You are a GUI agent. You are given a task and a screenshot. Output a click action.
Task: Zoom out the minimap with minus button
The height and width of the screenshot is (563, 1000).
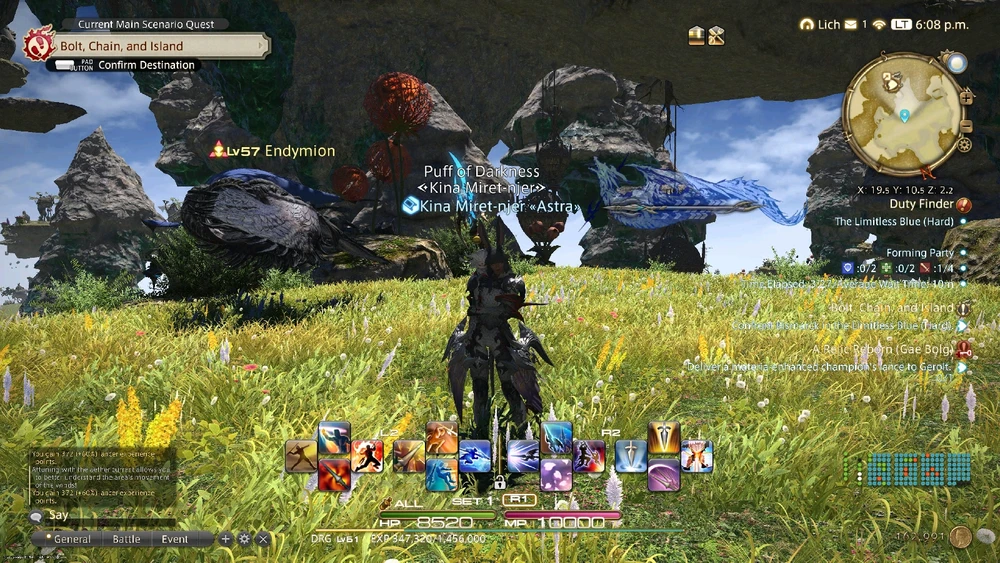(x=965, y=126)
